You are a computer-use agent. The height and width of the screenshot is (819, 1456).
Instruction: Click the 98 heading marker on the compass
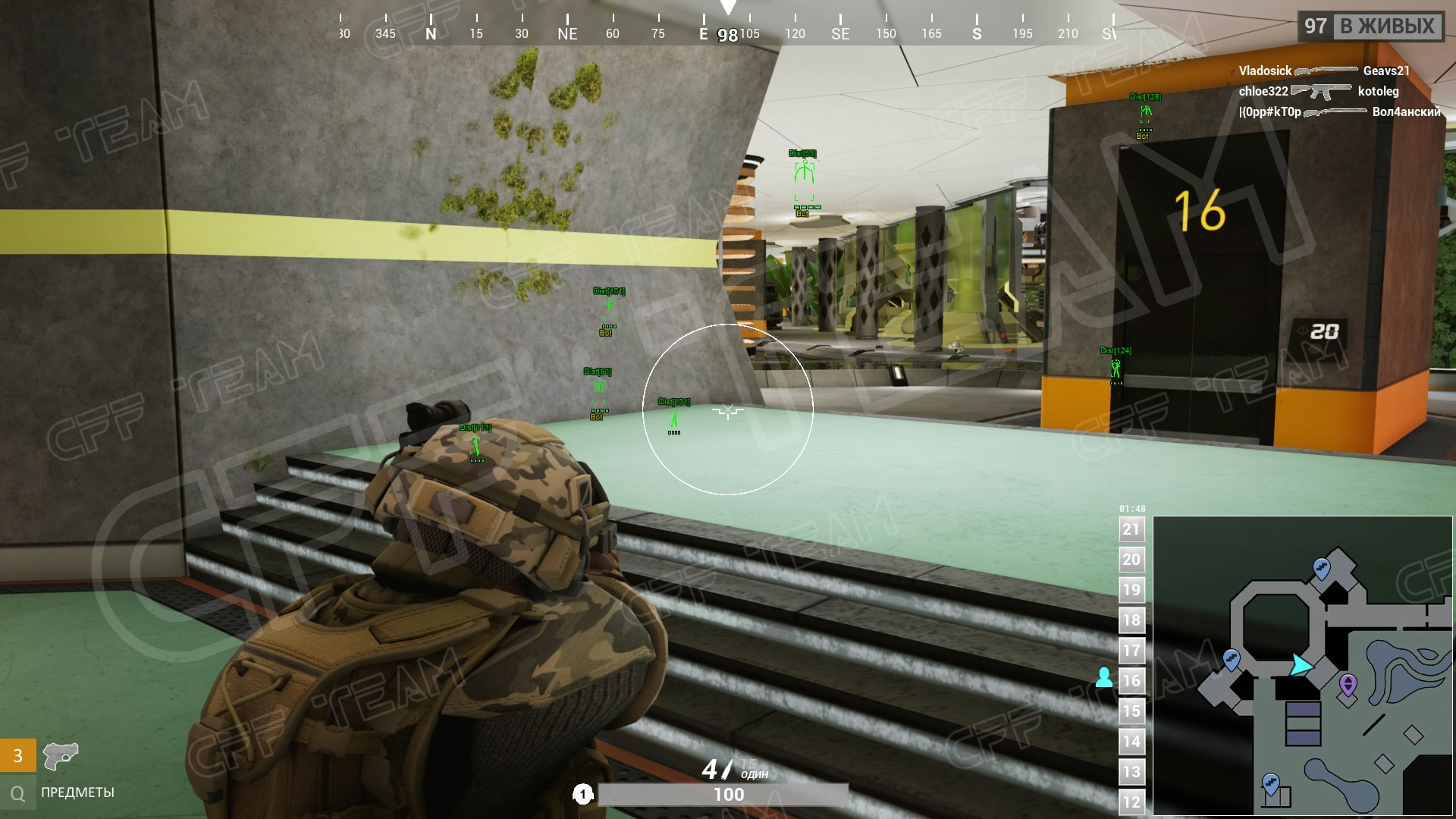click(727, 34)
